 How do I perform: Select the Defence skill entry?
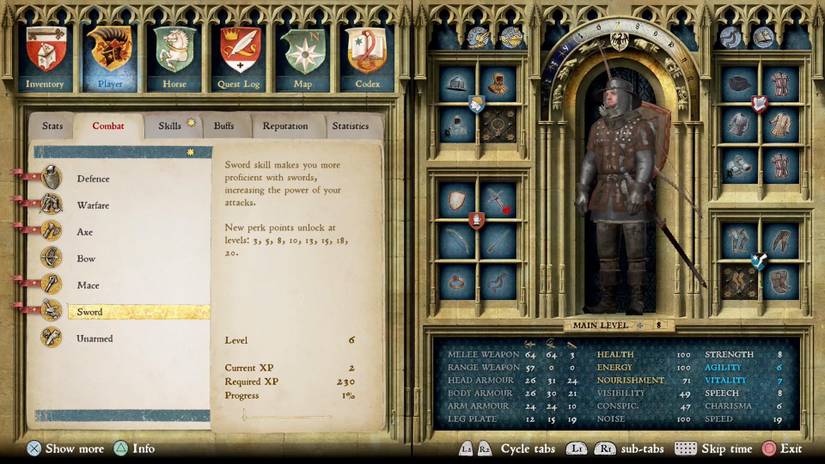pyautogui.click(x=92, y=179)
